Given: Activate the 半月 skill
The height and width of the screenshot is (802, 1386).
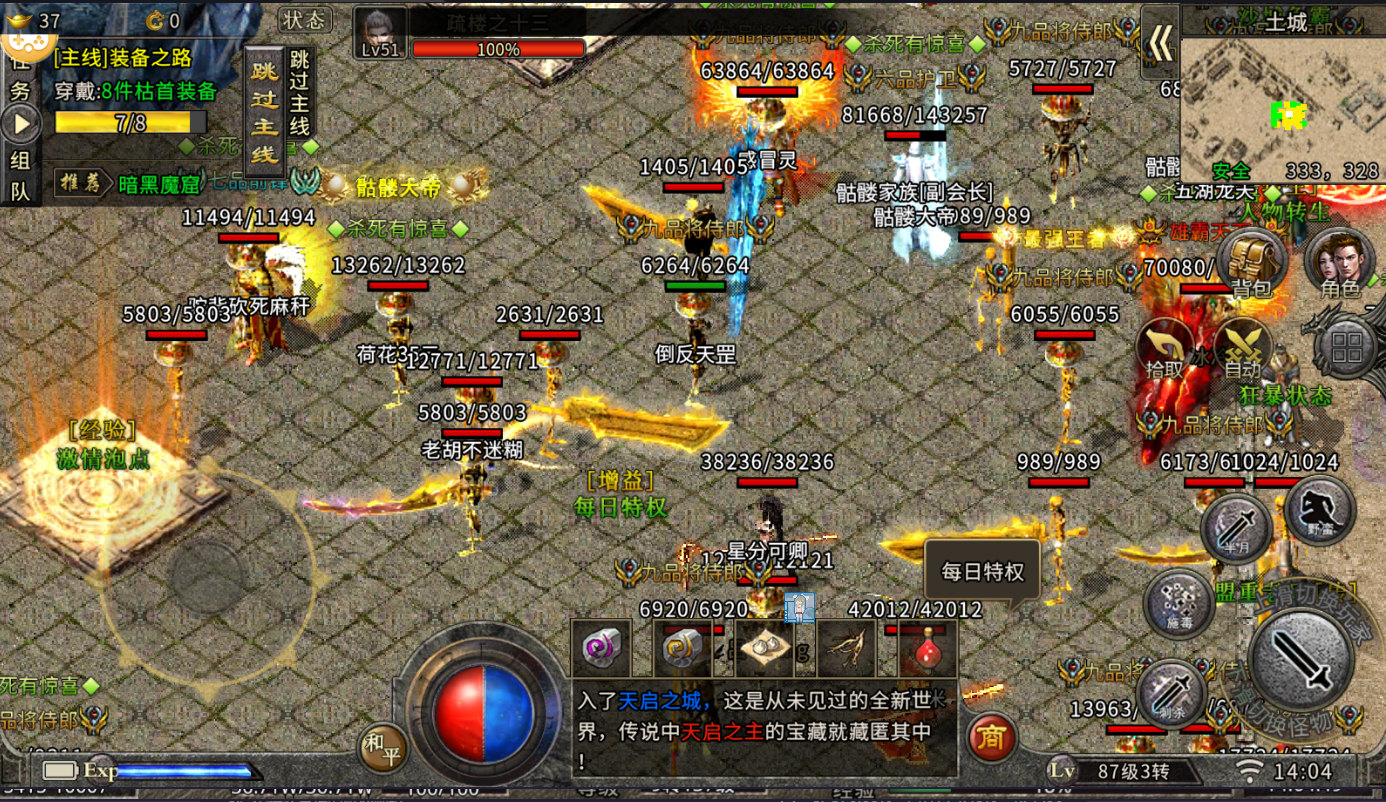Looking at the screenshot, I should point(1236,527).
